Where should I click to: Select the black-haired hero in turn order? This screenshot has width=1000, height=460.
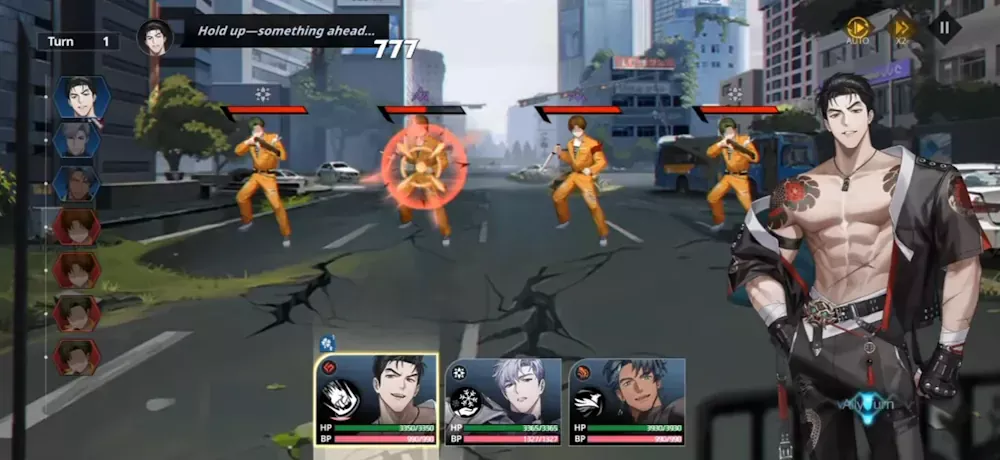pyautogui.click(x=77, y=98)
